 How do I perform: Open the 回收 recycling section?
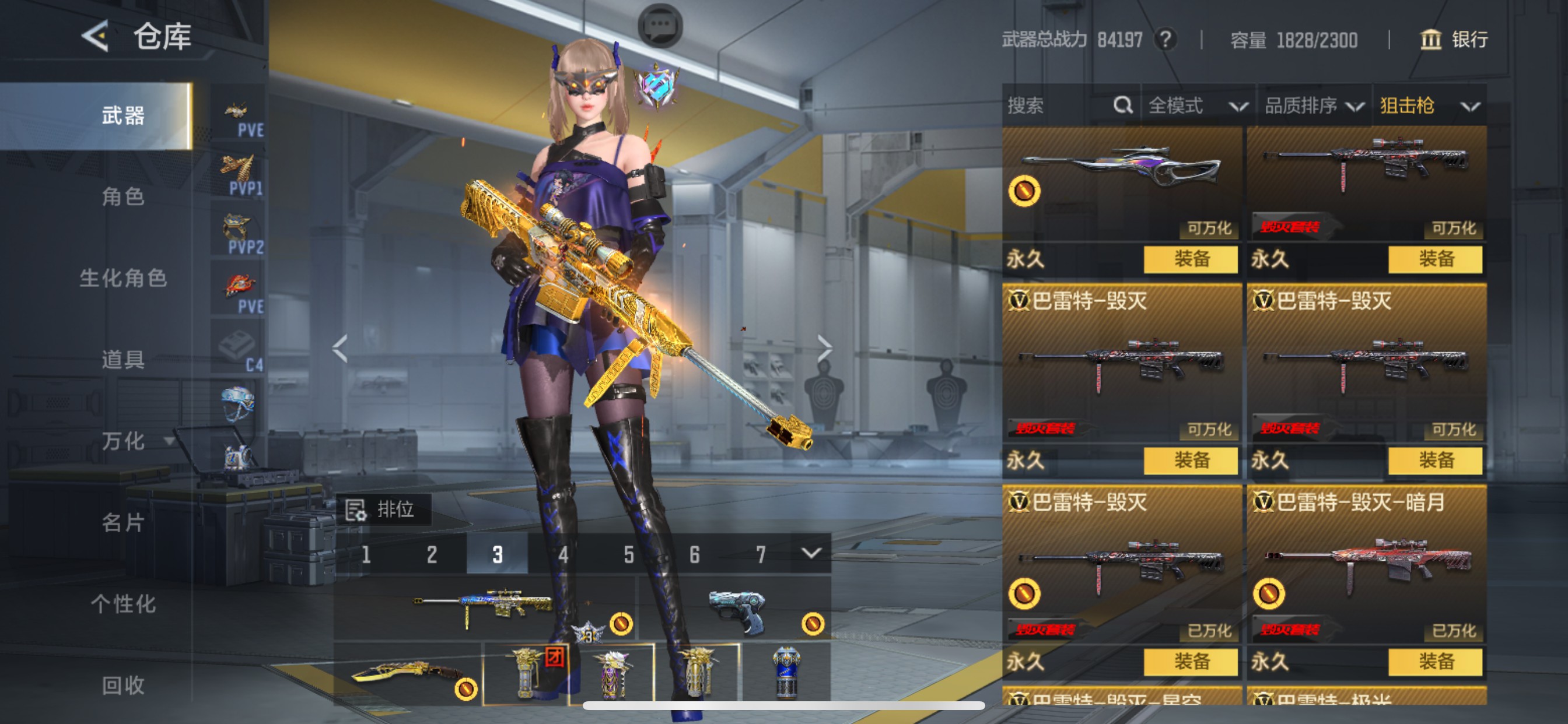123,685
